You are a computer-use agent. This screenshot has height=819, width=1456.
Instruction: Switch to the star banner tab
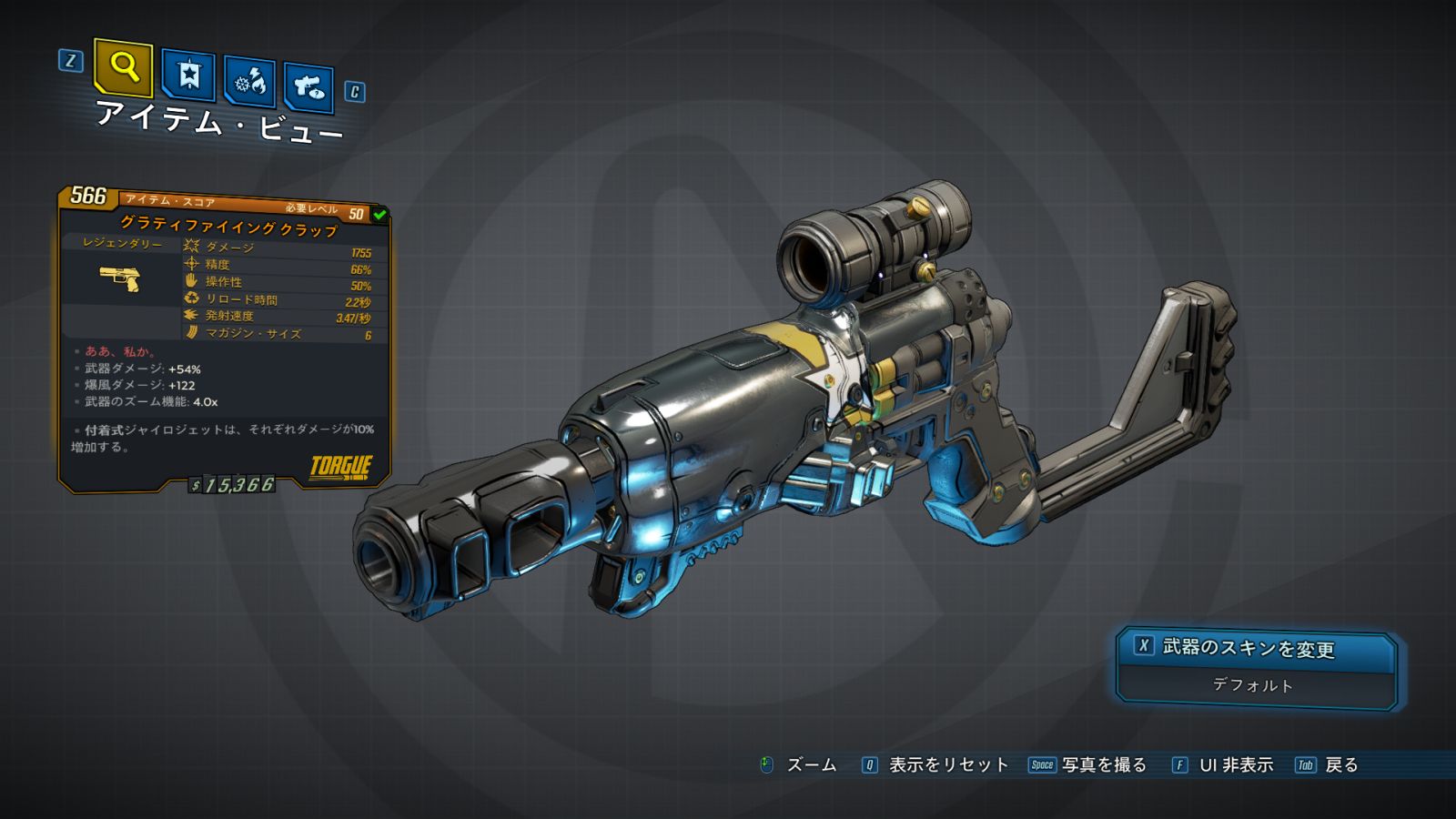(188, 75)
